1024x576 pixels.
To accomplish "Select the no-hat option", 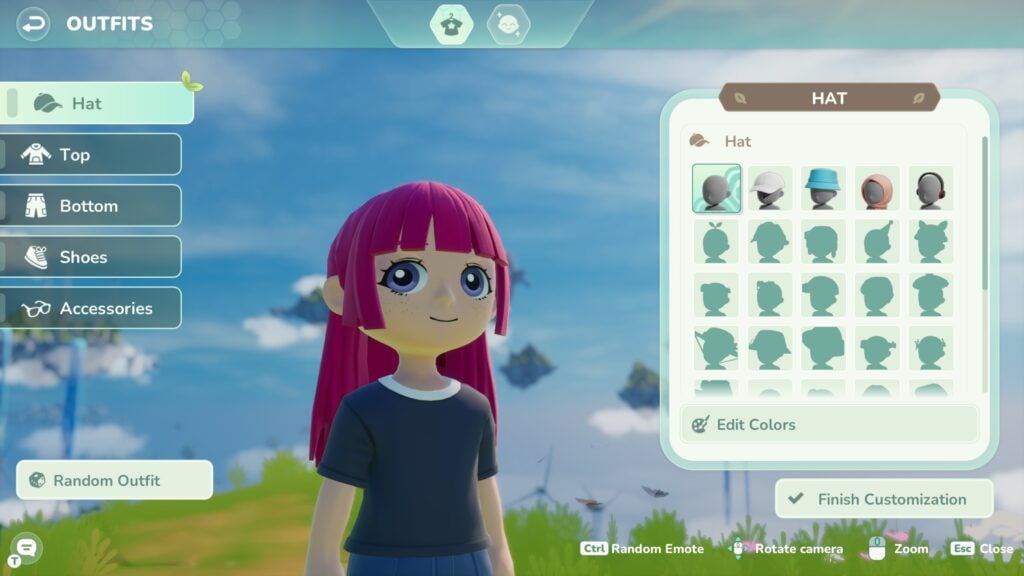I will [x=716, y=188].
